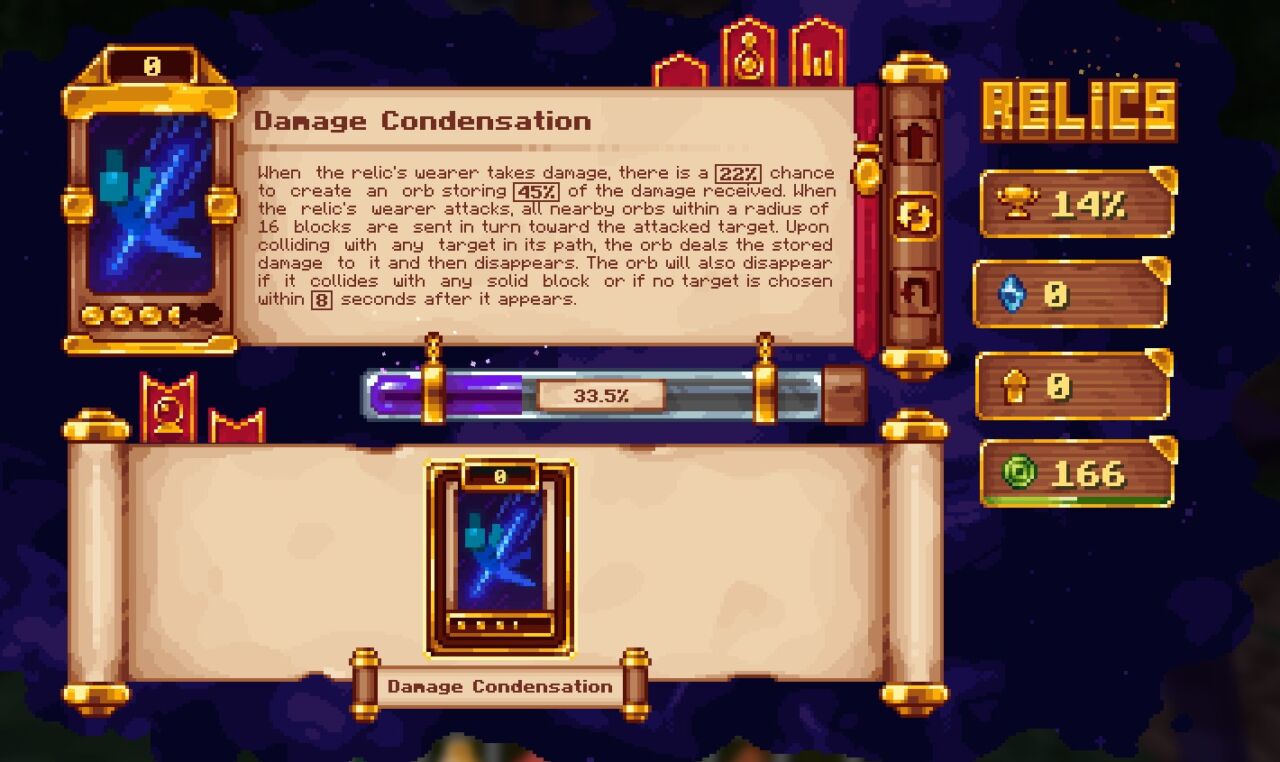Image resolution: width=1280 pixels, height=762 pixels.
Task: Select the blue gem currency icon
Action: pos(1012,293)
